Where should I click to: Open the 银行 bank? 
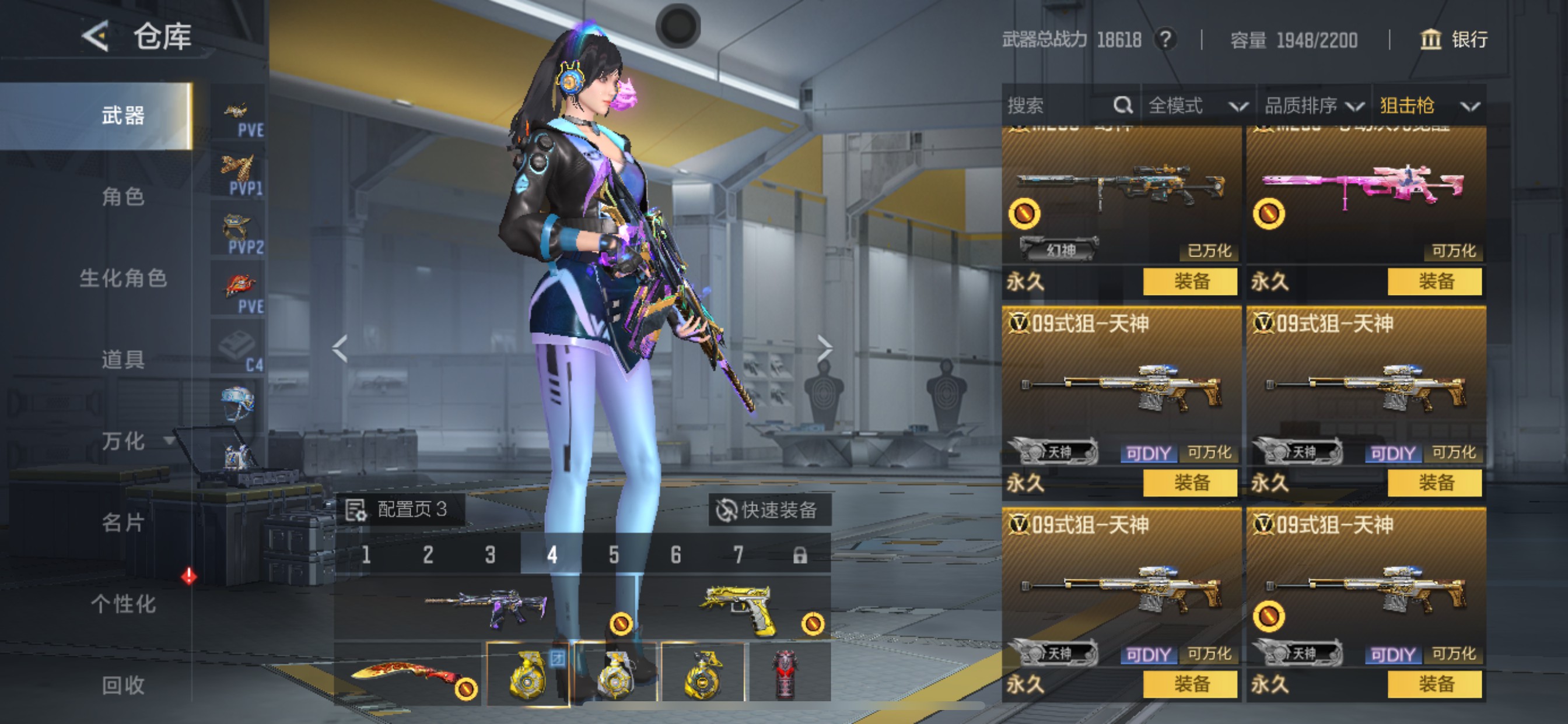click(1454, 40)
